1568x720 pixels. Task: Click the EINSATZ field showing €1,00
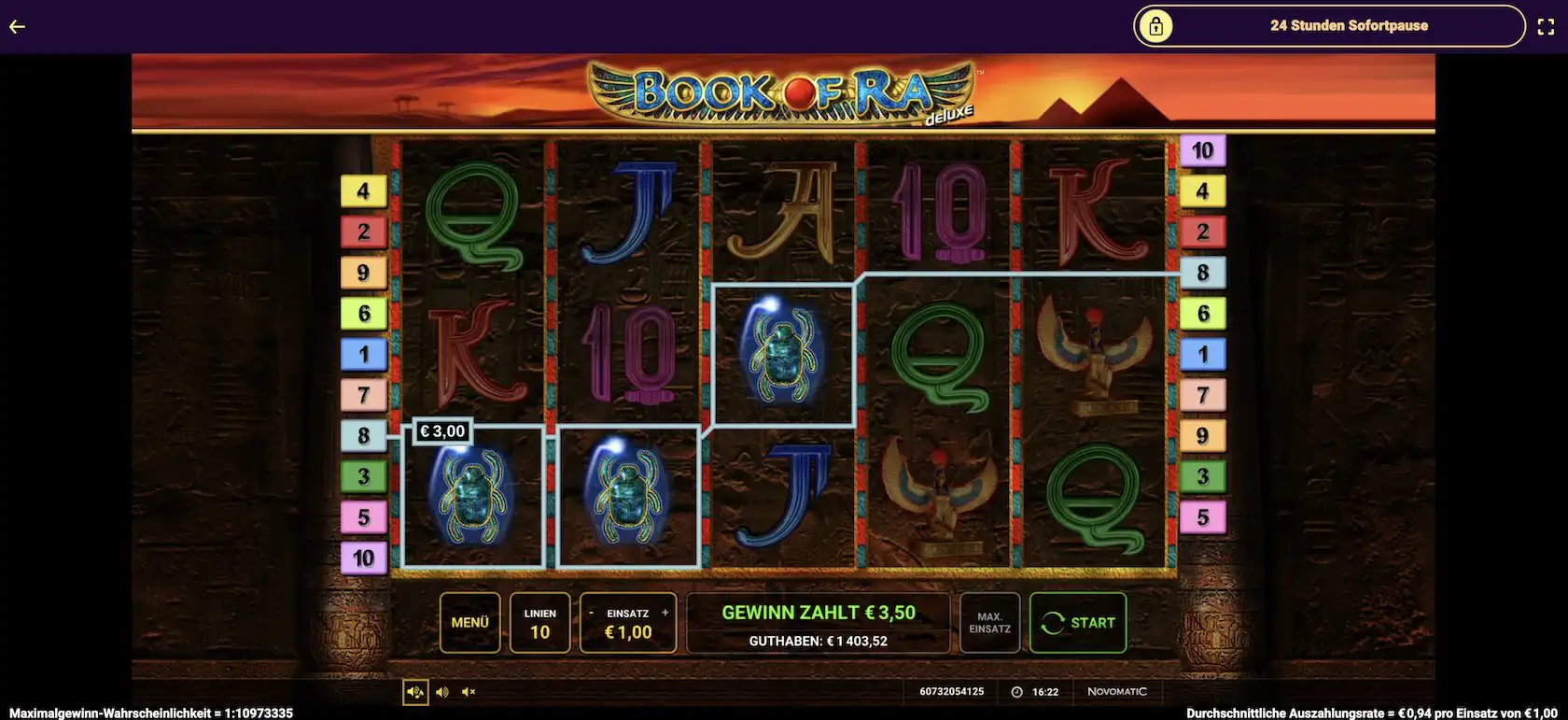(x=628, y=633)
